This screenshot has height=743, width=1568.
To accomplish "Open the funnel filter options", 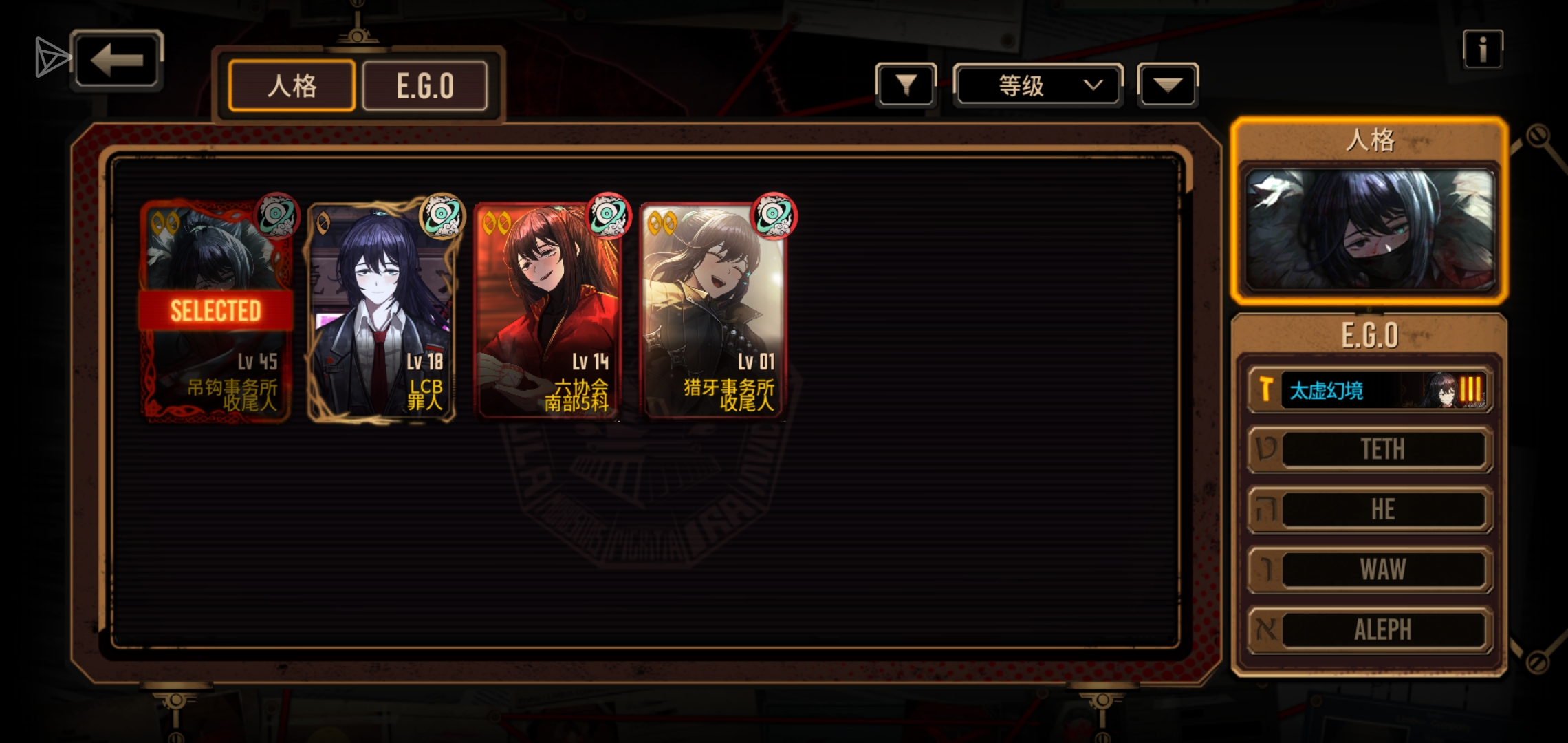I will (906, 85).
